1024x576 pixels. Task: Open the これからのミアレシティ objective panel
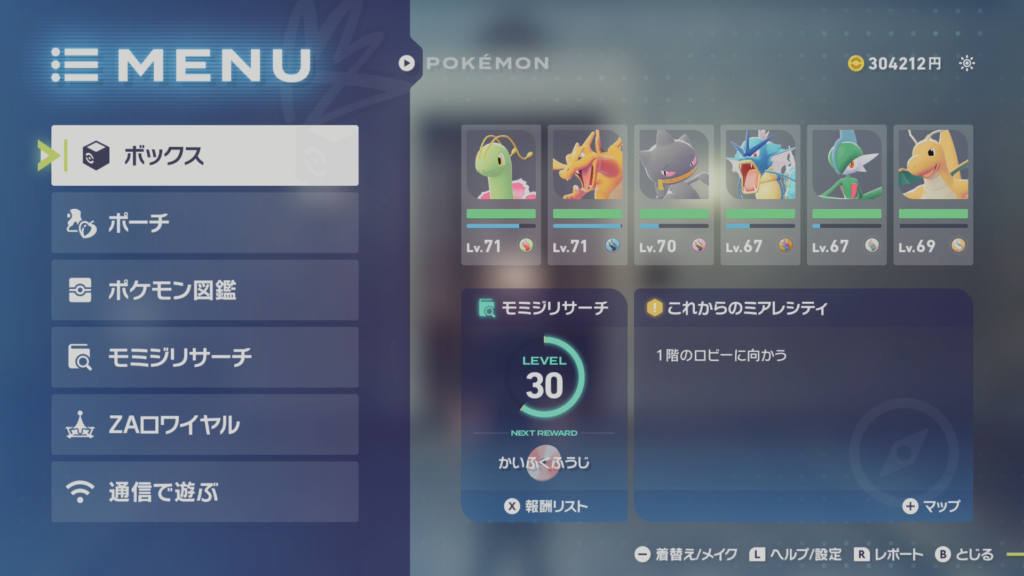click(x=803, y=400)
